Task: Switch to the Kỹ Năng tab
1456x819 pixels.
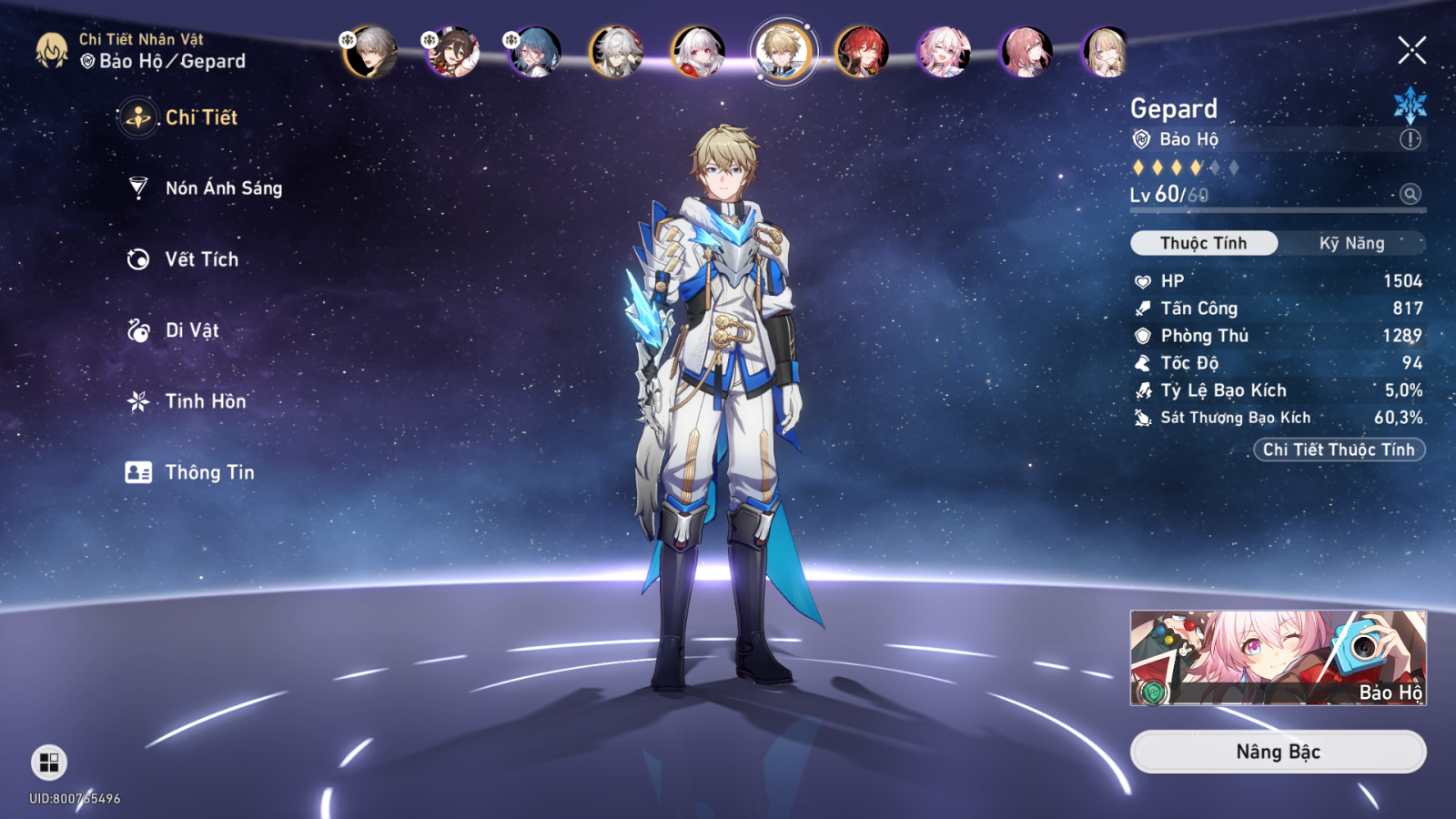Action: pos(1351,243)
